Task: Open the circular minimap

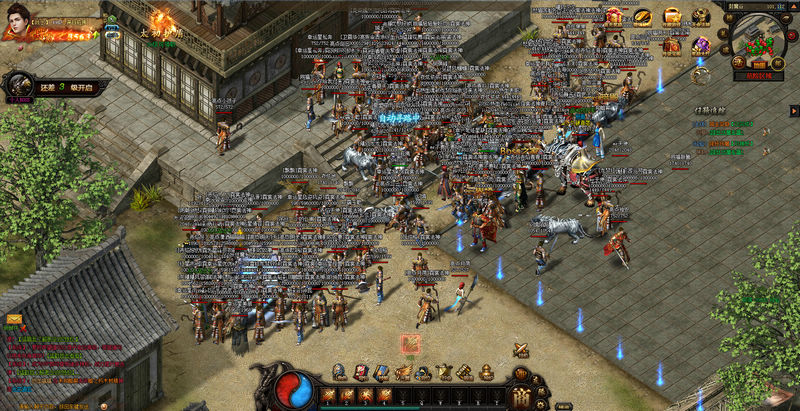Action: pos(757,41)
